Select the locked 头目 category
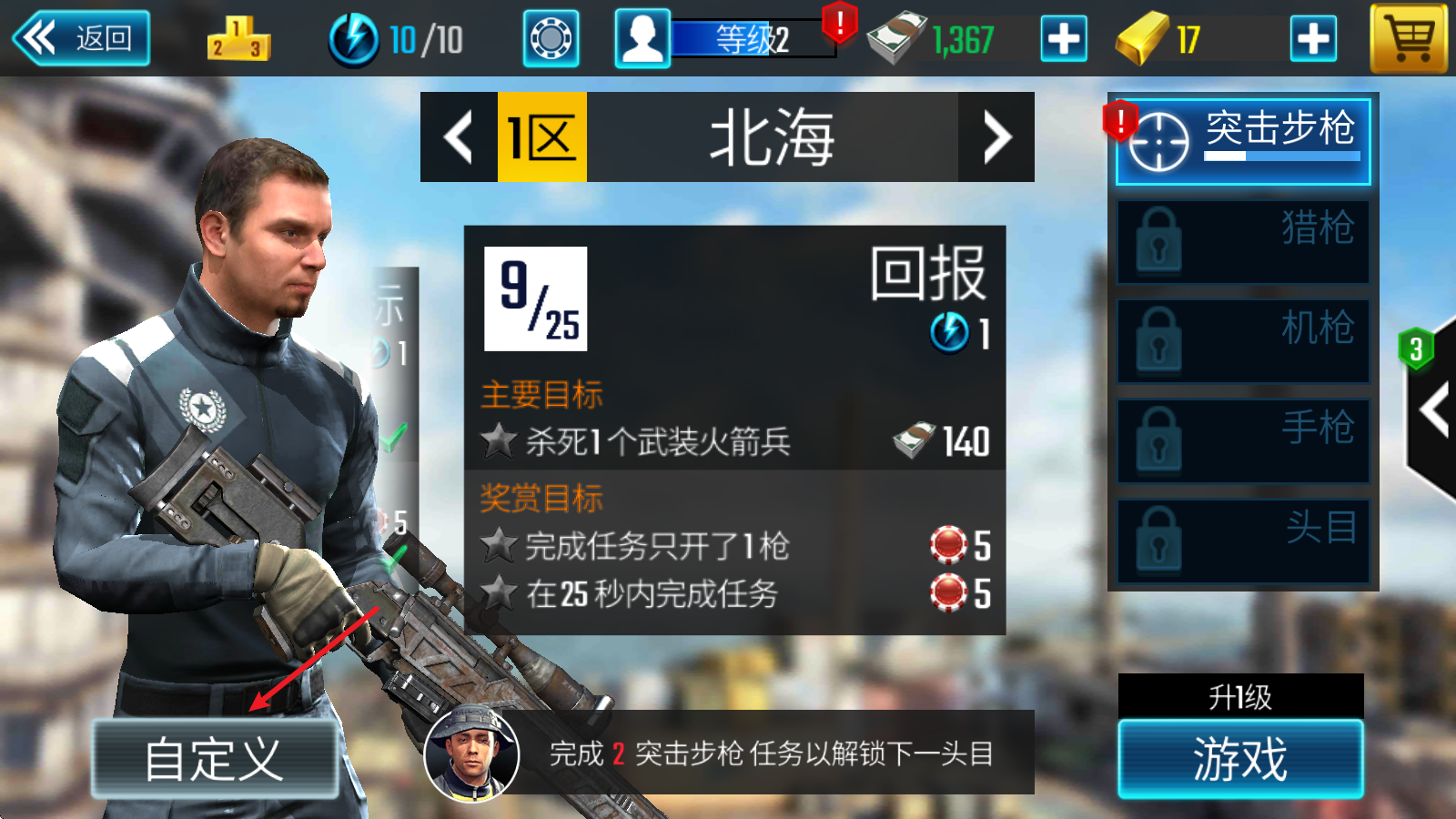1456x819 pixels. 1242,539
